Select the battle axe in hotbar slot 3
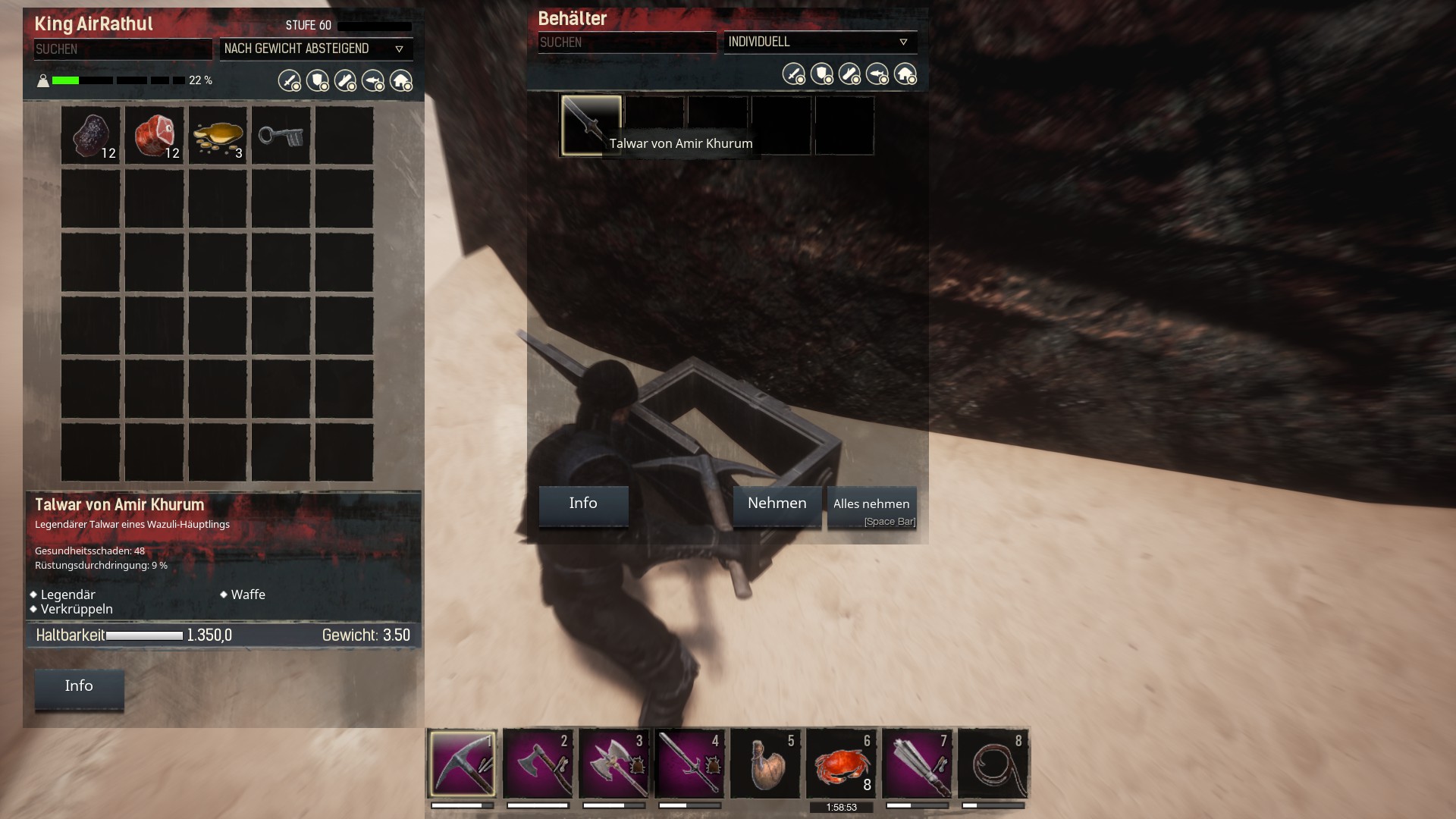 point(613,764)
